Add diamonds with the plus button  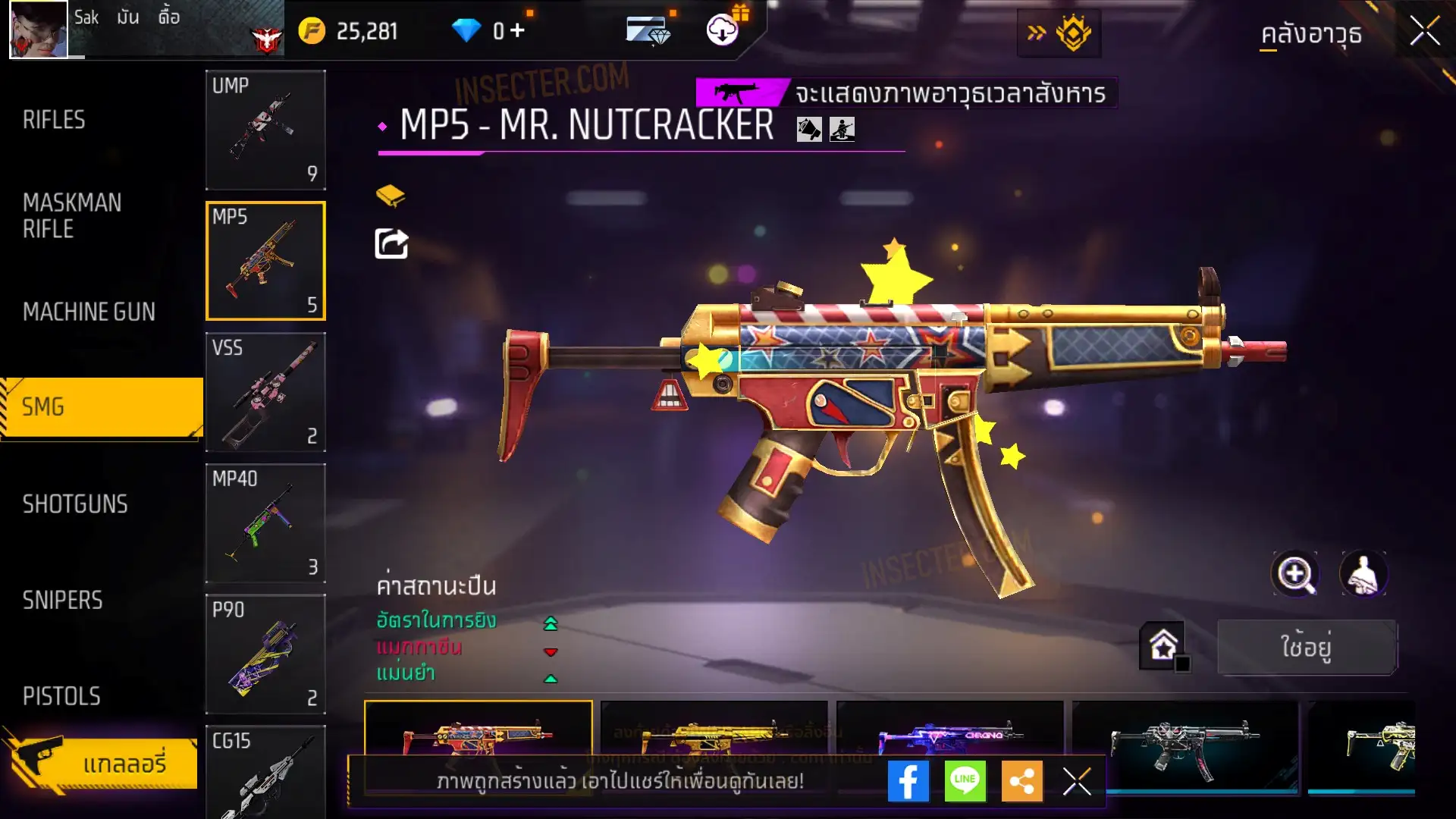click(517, 30)
